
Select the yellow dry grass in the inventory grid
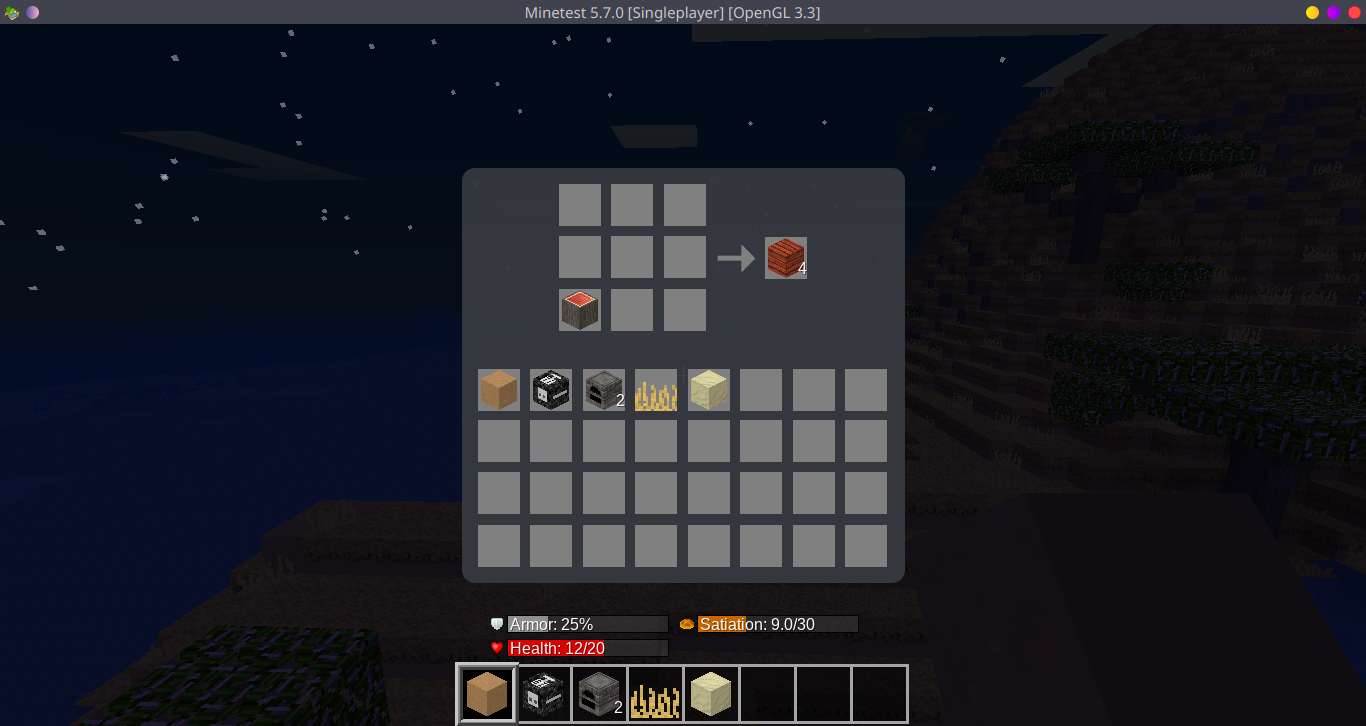[656, 390]
